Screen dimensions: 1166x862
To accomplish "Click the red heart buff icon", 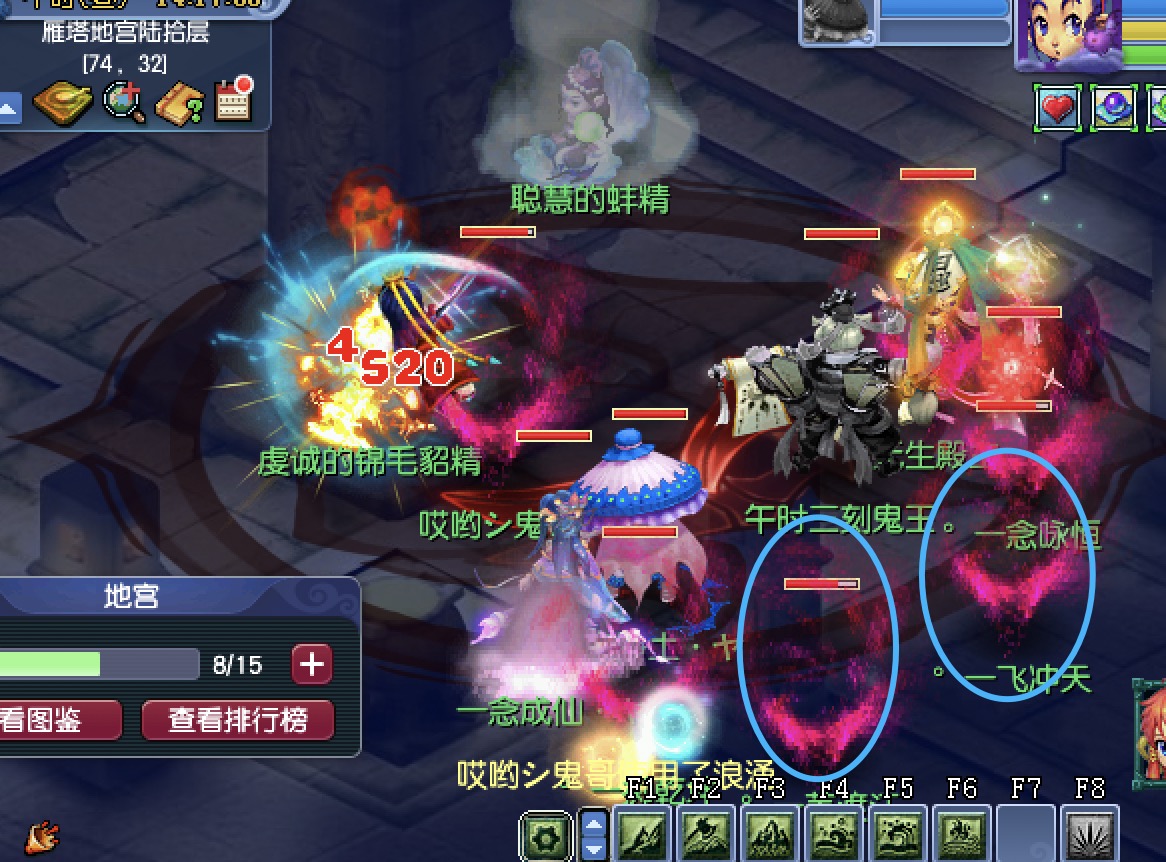I will (1058, 107).
